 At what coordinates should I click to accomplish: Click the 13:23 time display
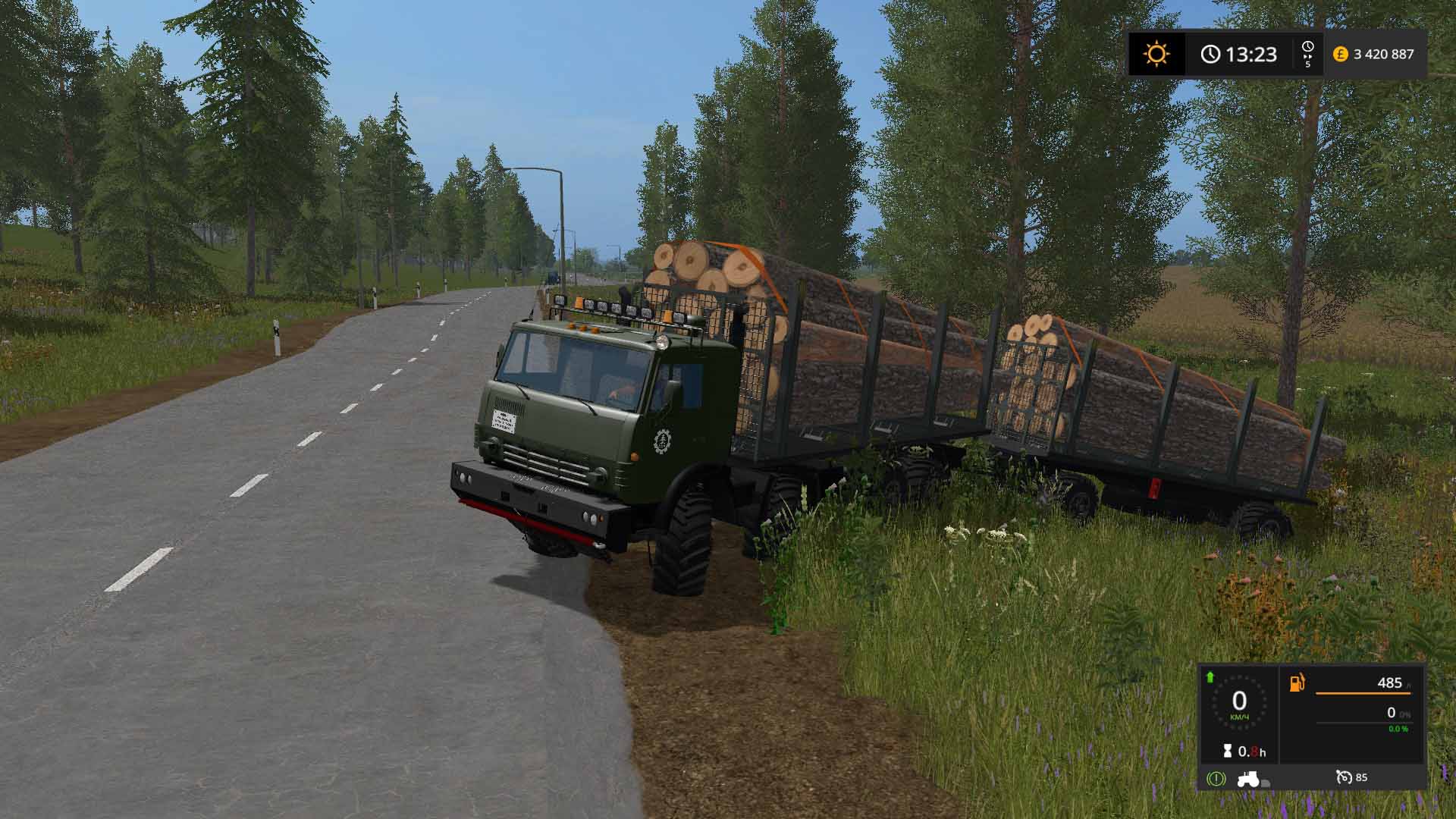[1251, 52]
